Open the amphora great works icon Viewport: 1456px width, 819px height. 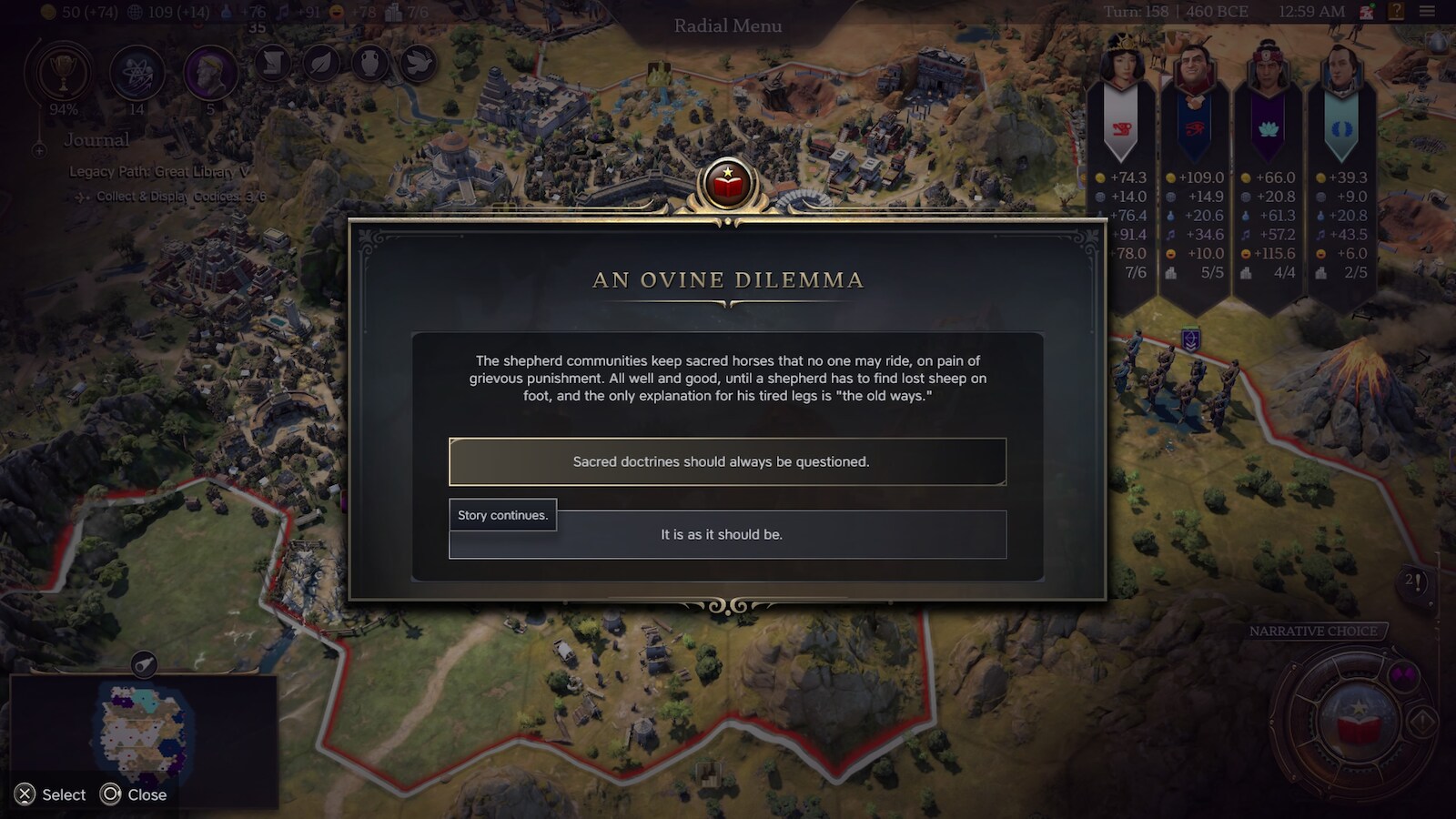[x=370, y=63]
